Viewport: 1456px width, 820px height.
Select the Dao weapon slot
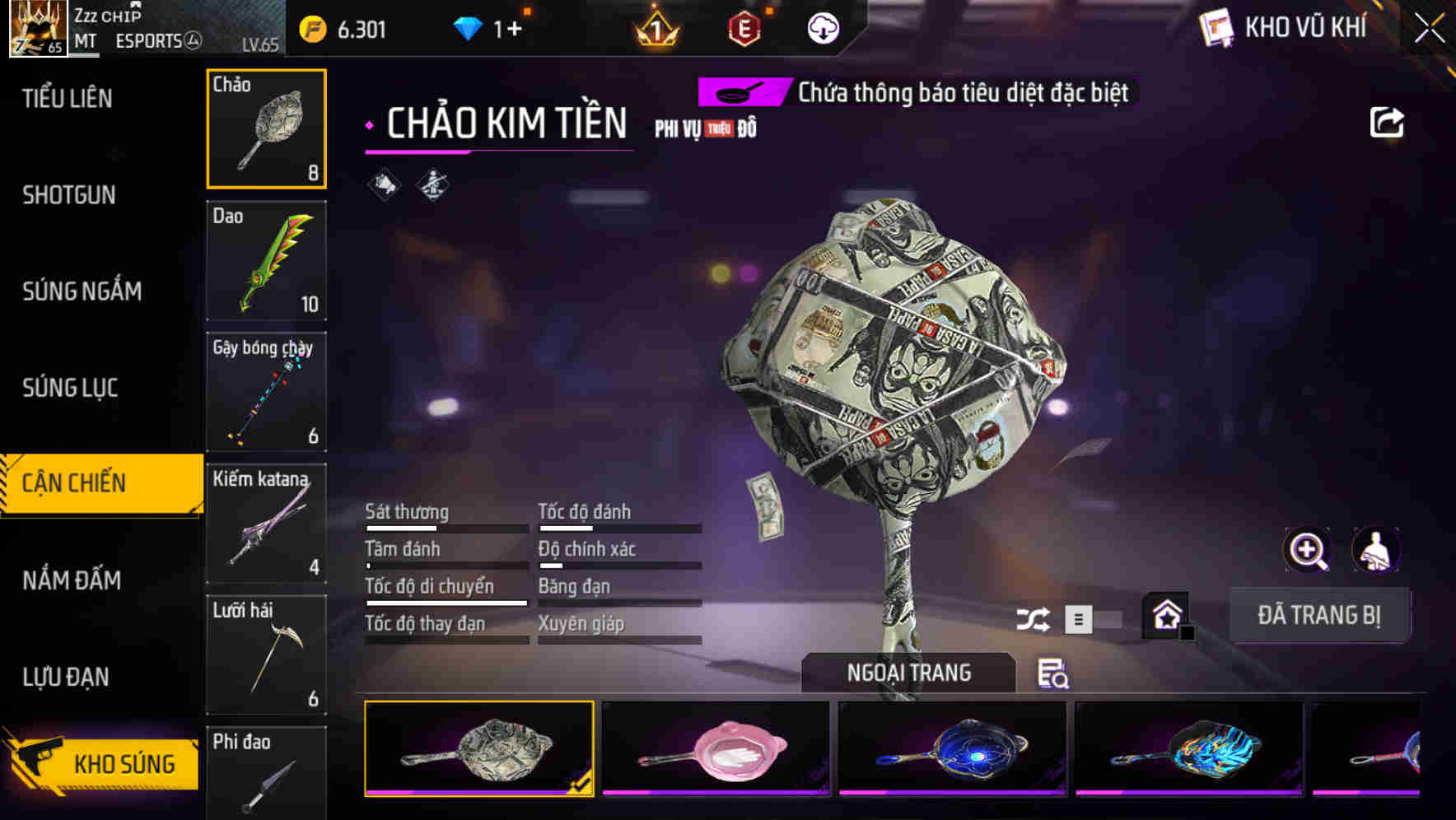click(x=266, y=261)
